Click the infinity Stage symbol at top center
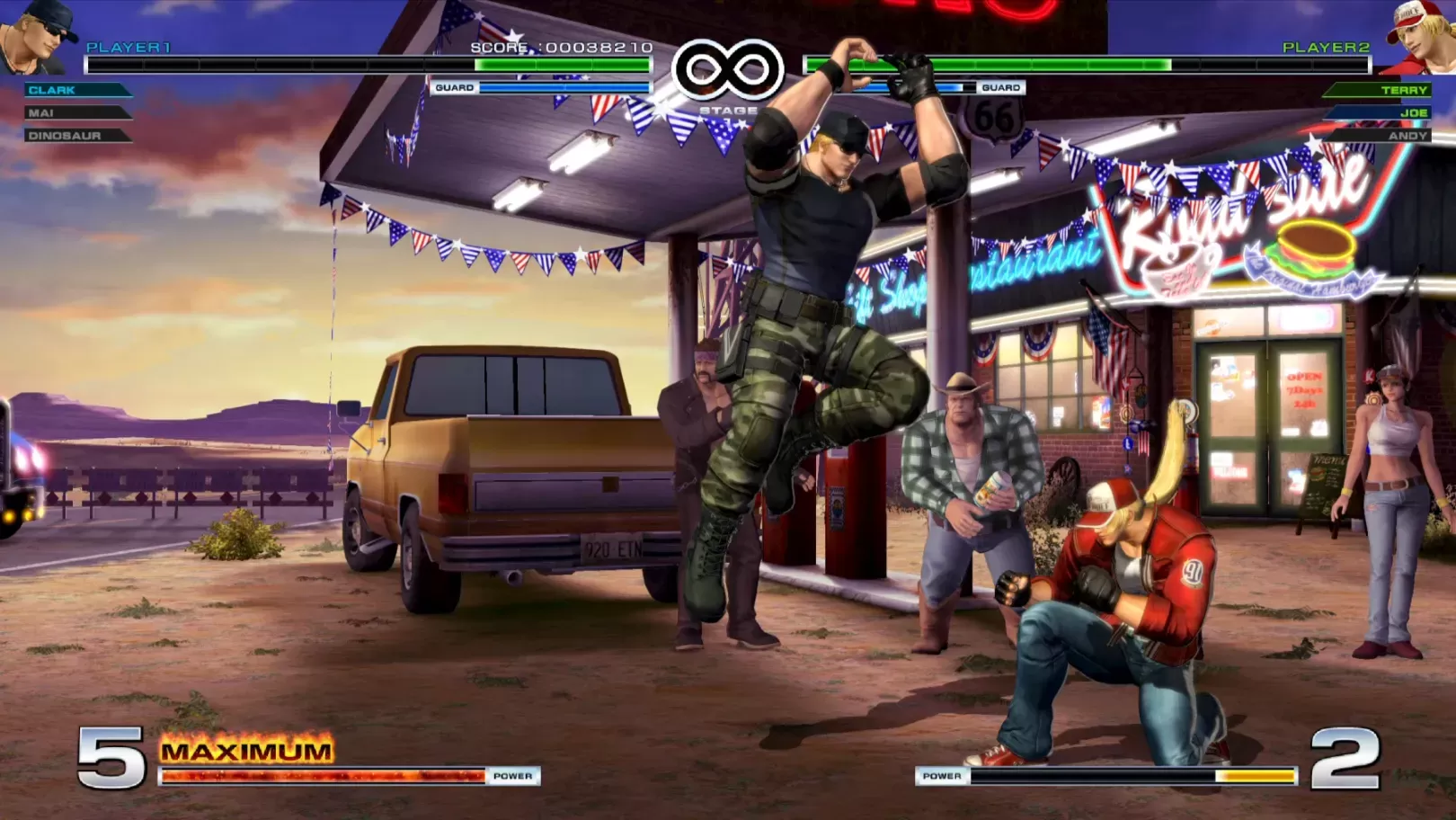The image size is (1456, 820). point(730,67)
